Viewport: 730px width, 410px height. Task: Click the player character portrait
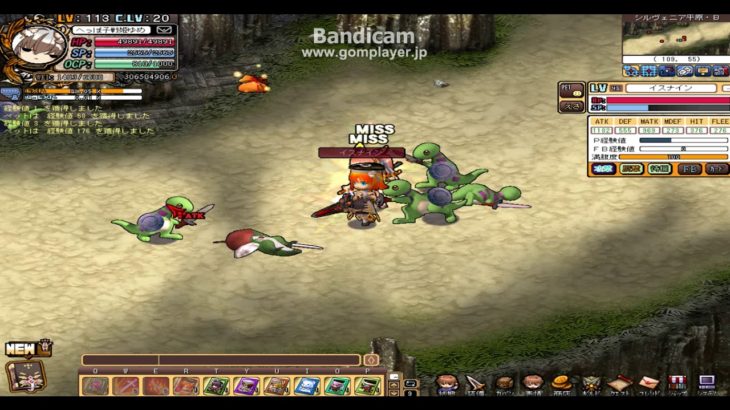(33, 43)
